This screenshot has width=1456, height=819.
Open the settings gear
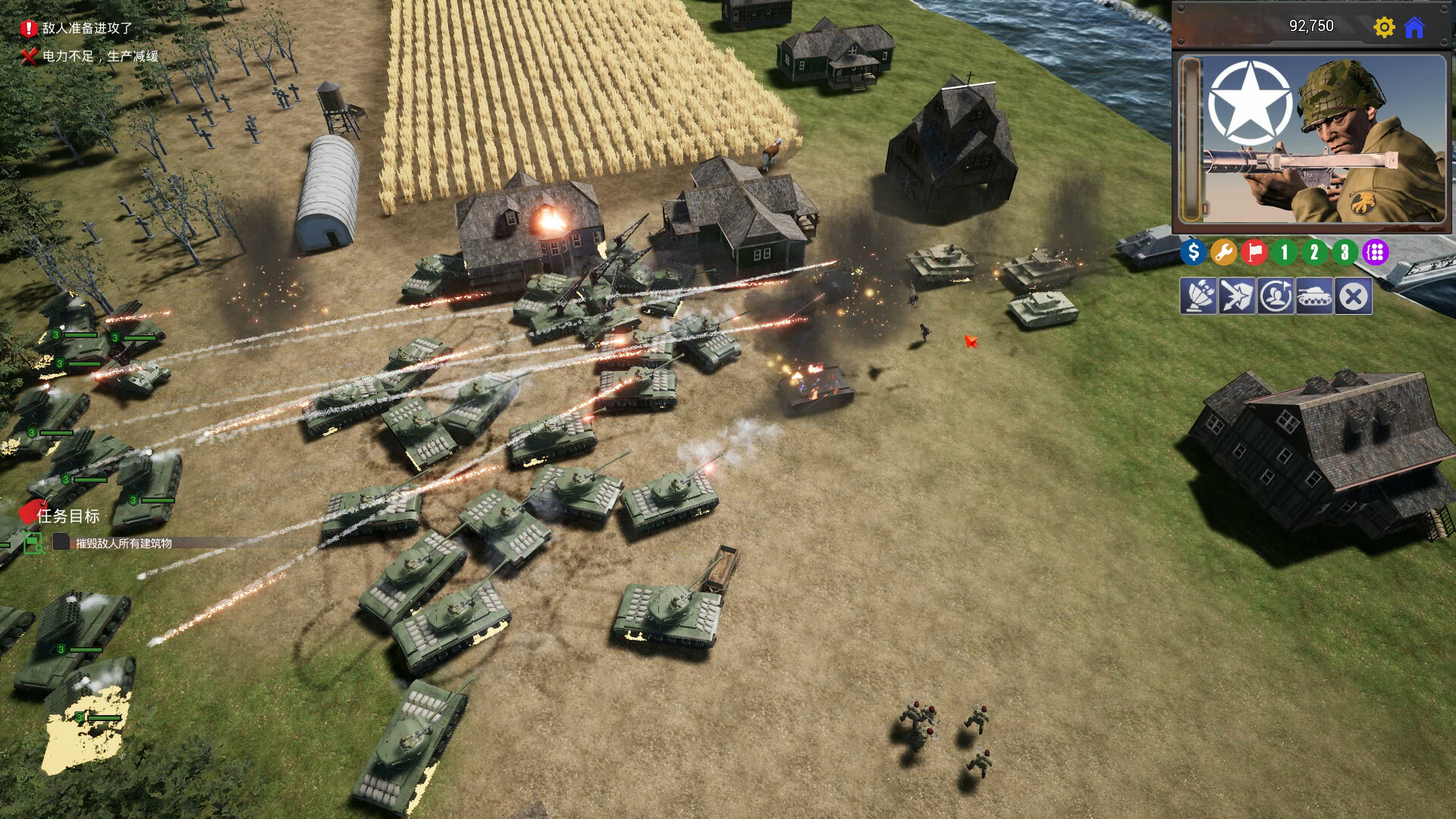click(x=1385, y=28)
